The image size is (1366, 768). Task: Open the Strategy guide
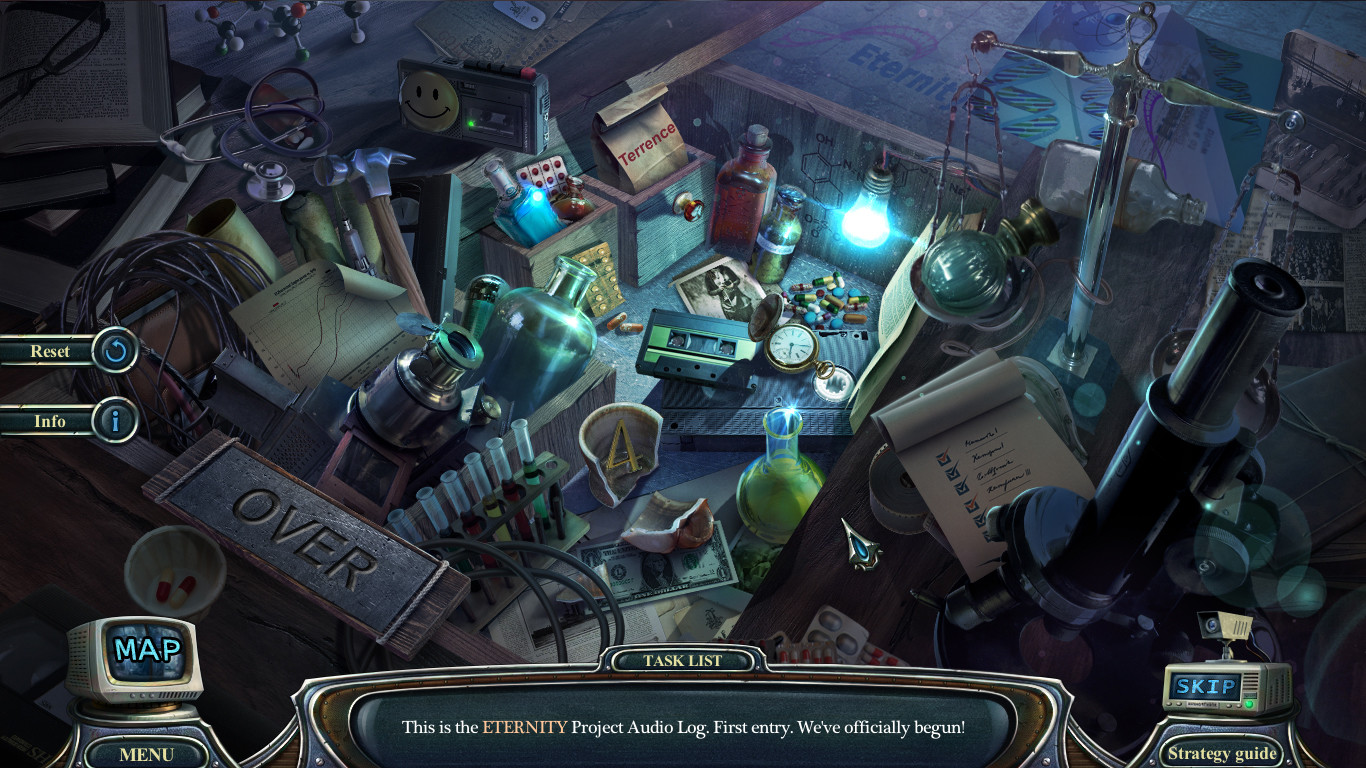(1221, 753)
